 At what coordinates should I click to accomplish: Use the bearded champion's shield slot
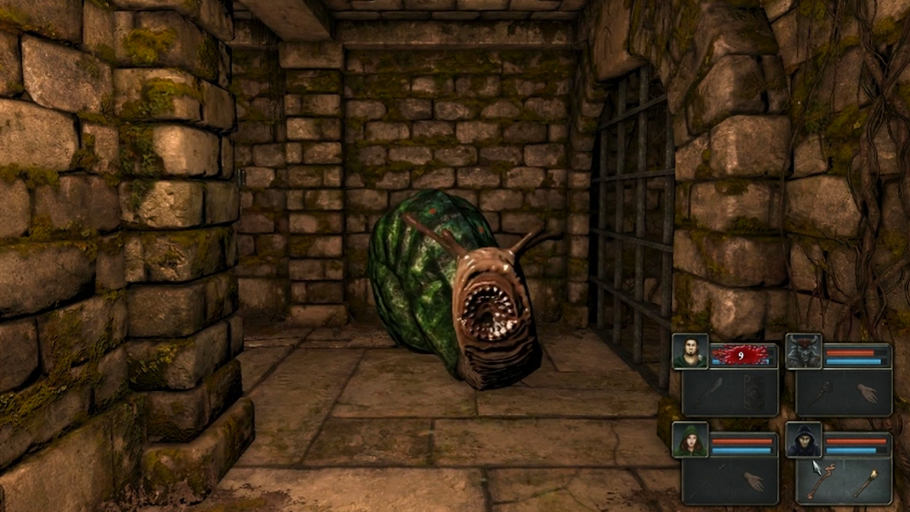(753, 392)
